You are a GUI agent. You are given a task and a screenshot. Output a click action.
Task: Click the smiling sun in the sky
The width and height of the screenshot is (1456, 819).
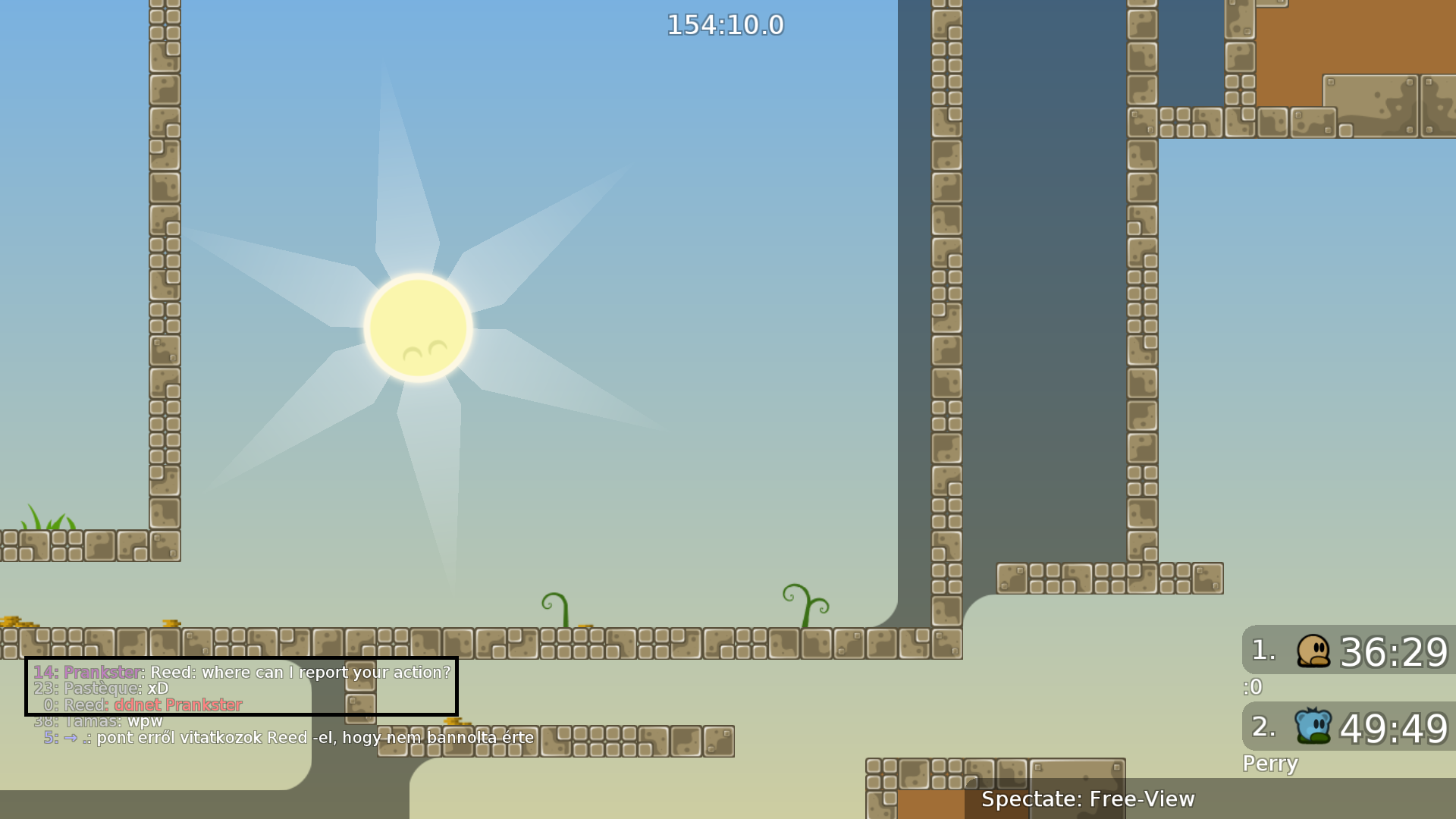418,326
